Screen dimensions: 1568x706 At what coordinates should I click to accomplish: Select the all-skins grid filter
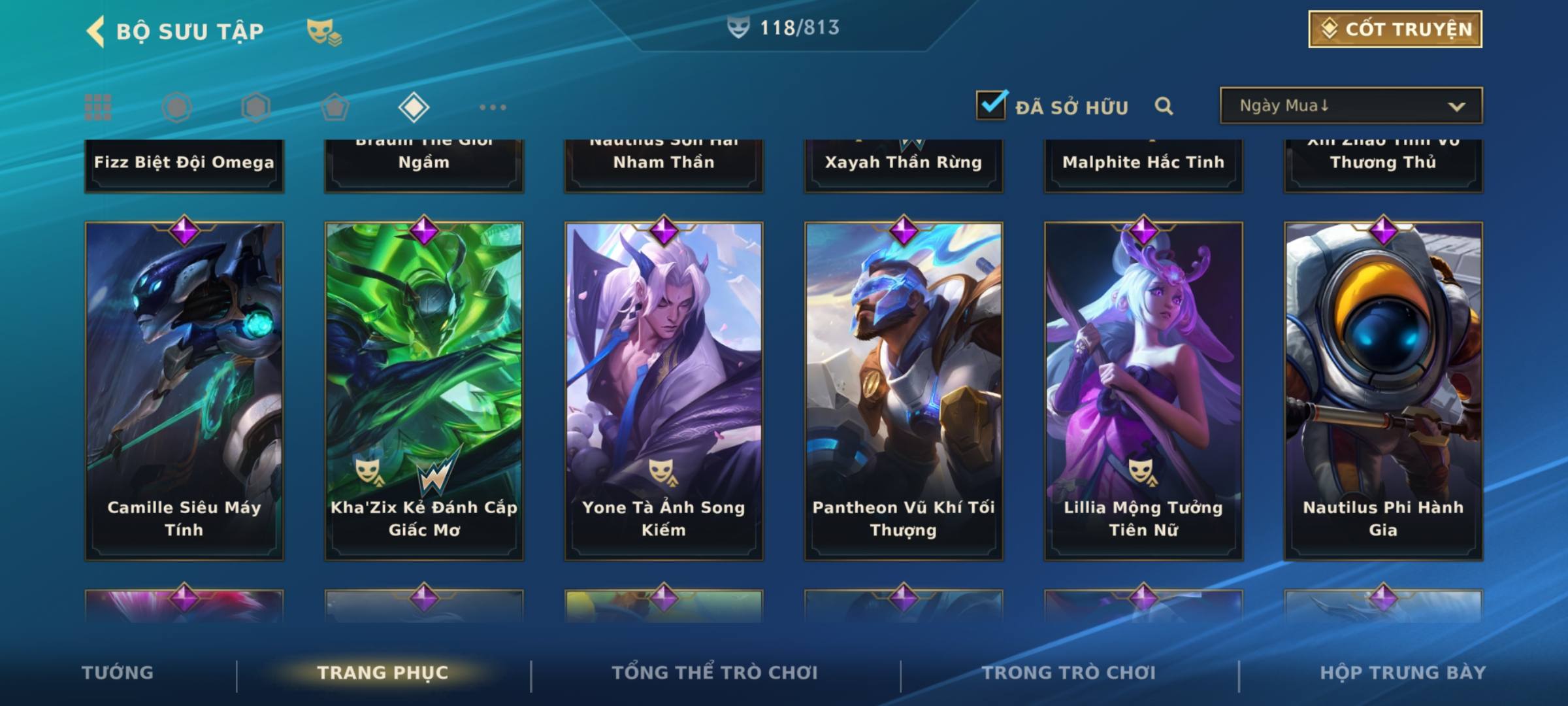(98, 107)
